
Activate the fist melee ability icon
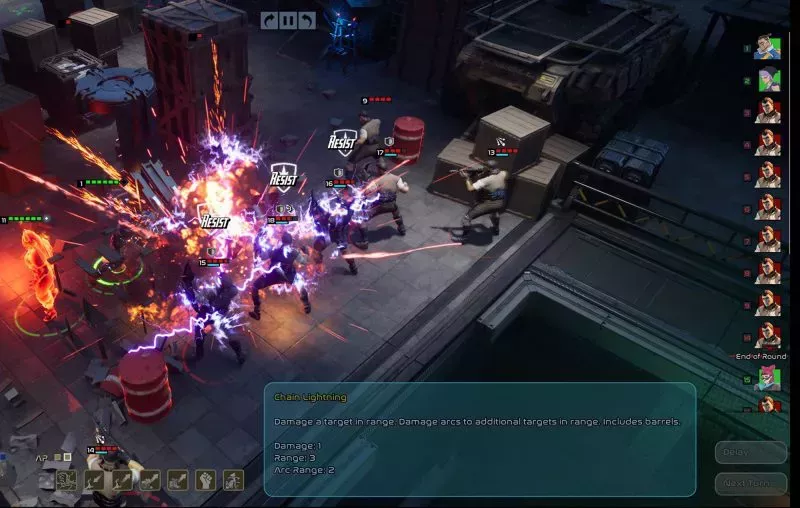click(x=205, y=480)
